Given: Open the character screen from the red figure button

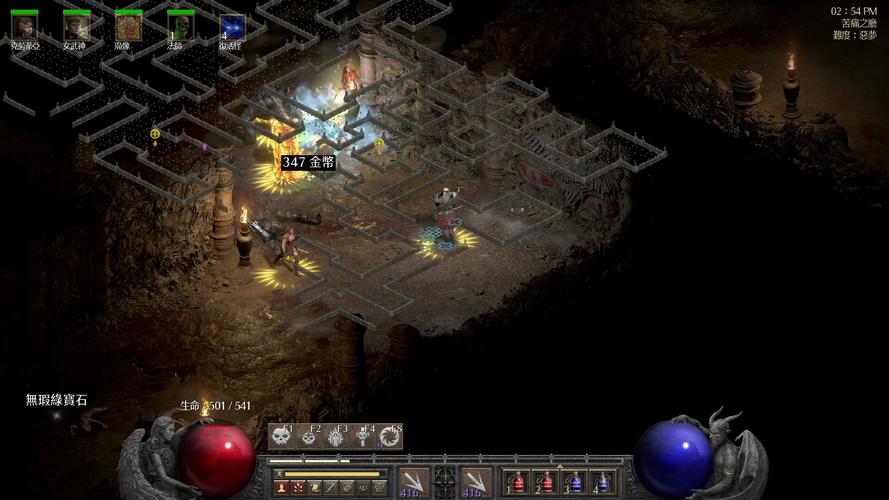Looking at the screenshot, I should 281,488.
